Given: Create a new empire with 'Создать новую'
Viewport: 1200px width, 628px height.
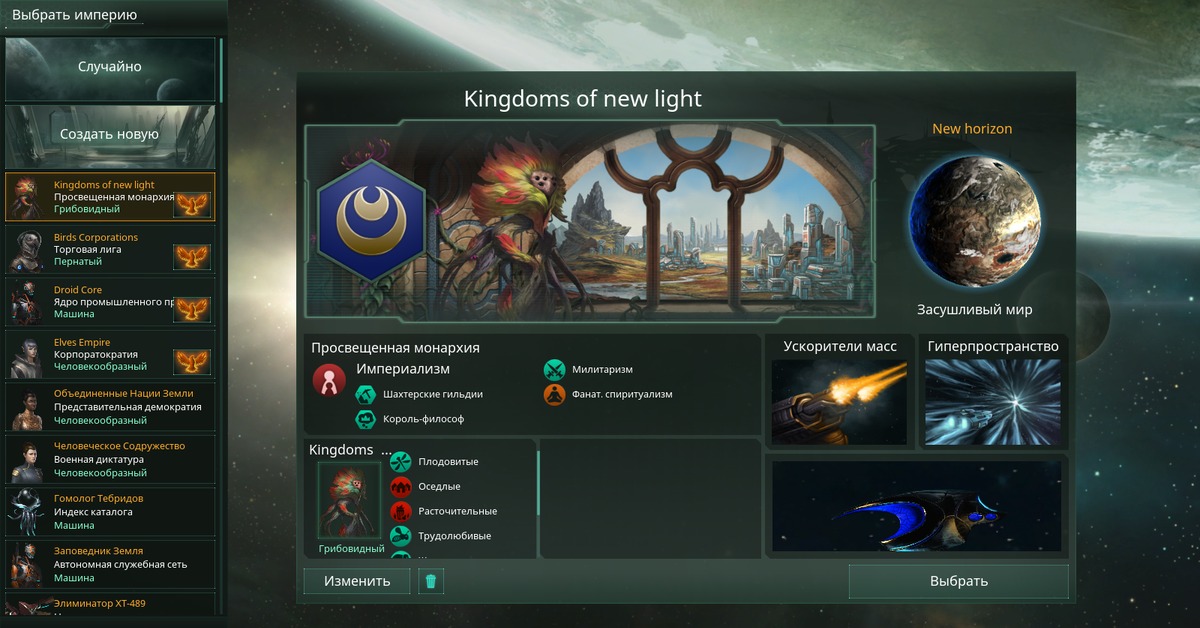Looking at the screenshot, I should pos(110,134).
